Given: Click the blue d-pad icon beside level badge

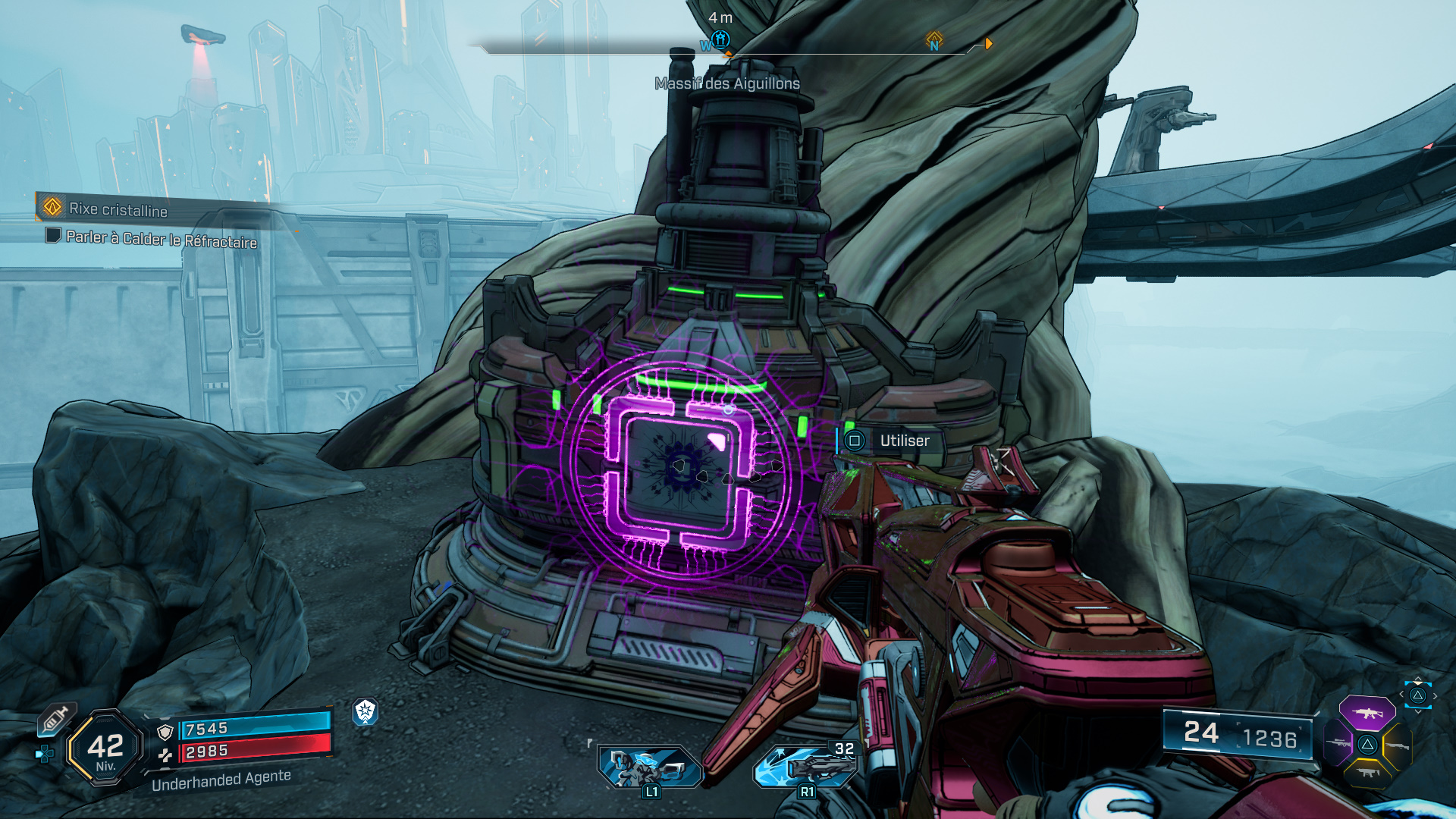Looking at the screenshot, I should click(45, 754).
